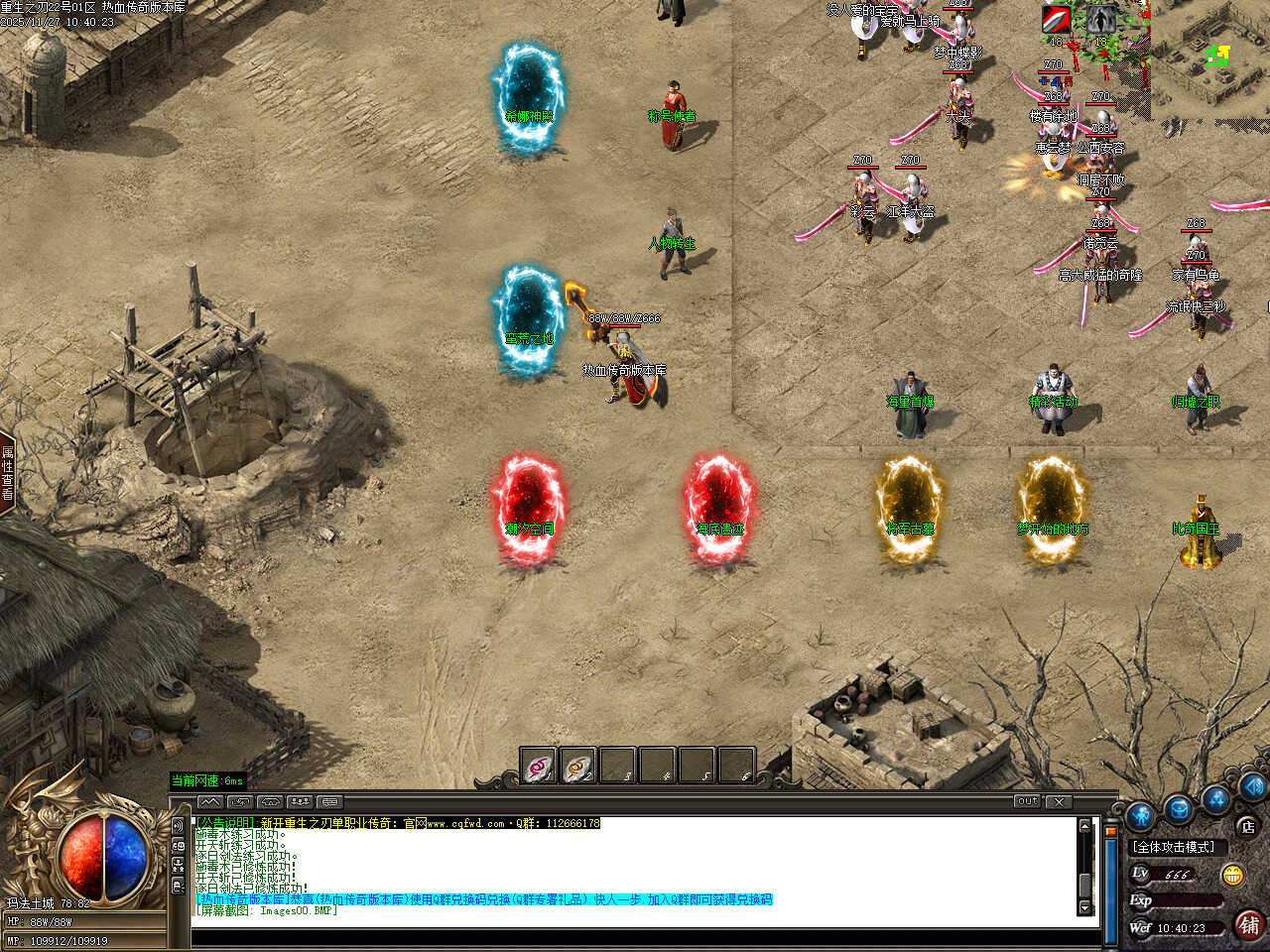Open the character status panel icon
Image resolution: width=1270 pixels, height=952 pixels.
click(x=1140, y=815)
